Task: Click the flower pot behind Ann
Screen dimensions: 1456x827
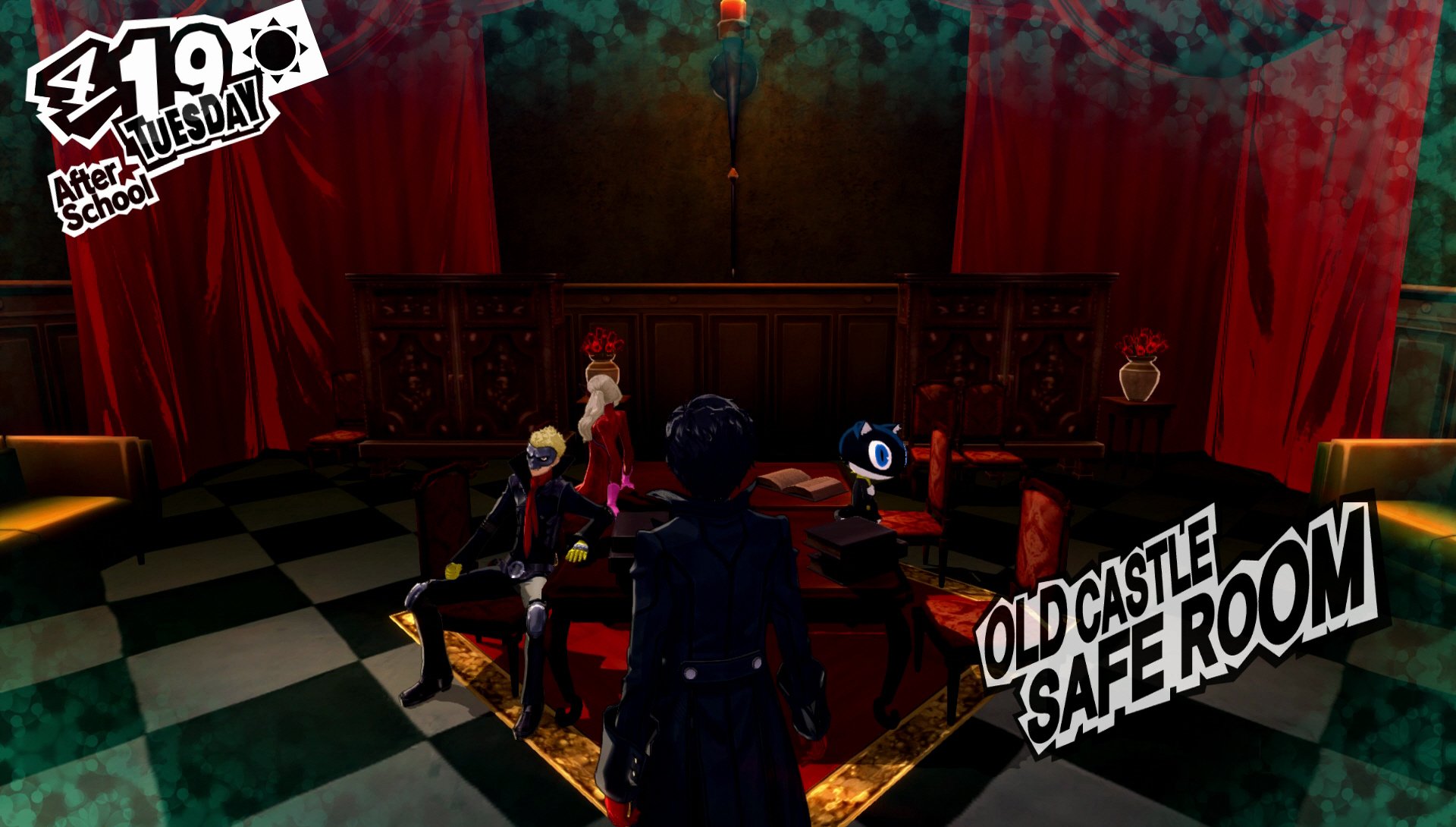Action: click(x=603, y=357)
